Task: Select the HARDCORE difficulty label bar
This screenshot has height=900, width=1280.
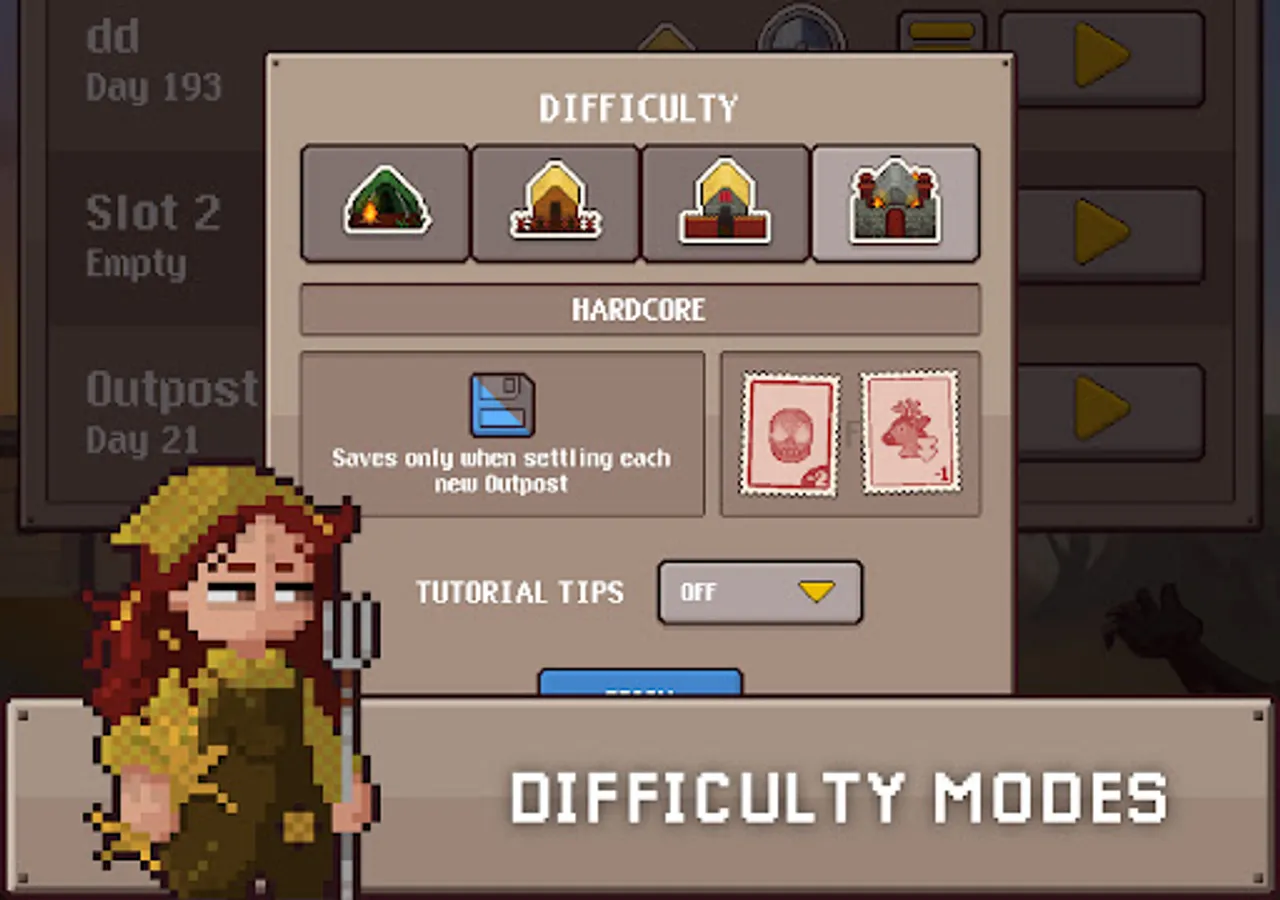Action: (x=640, y=309)
